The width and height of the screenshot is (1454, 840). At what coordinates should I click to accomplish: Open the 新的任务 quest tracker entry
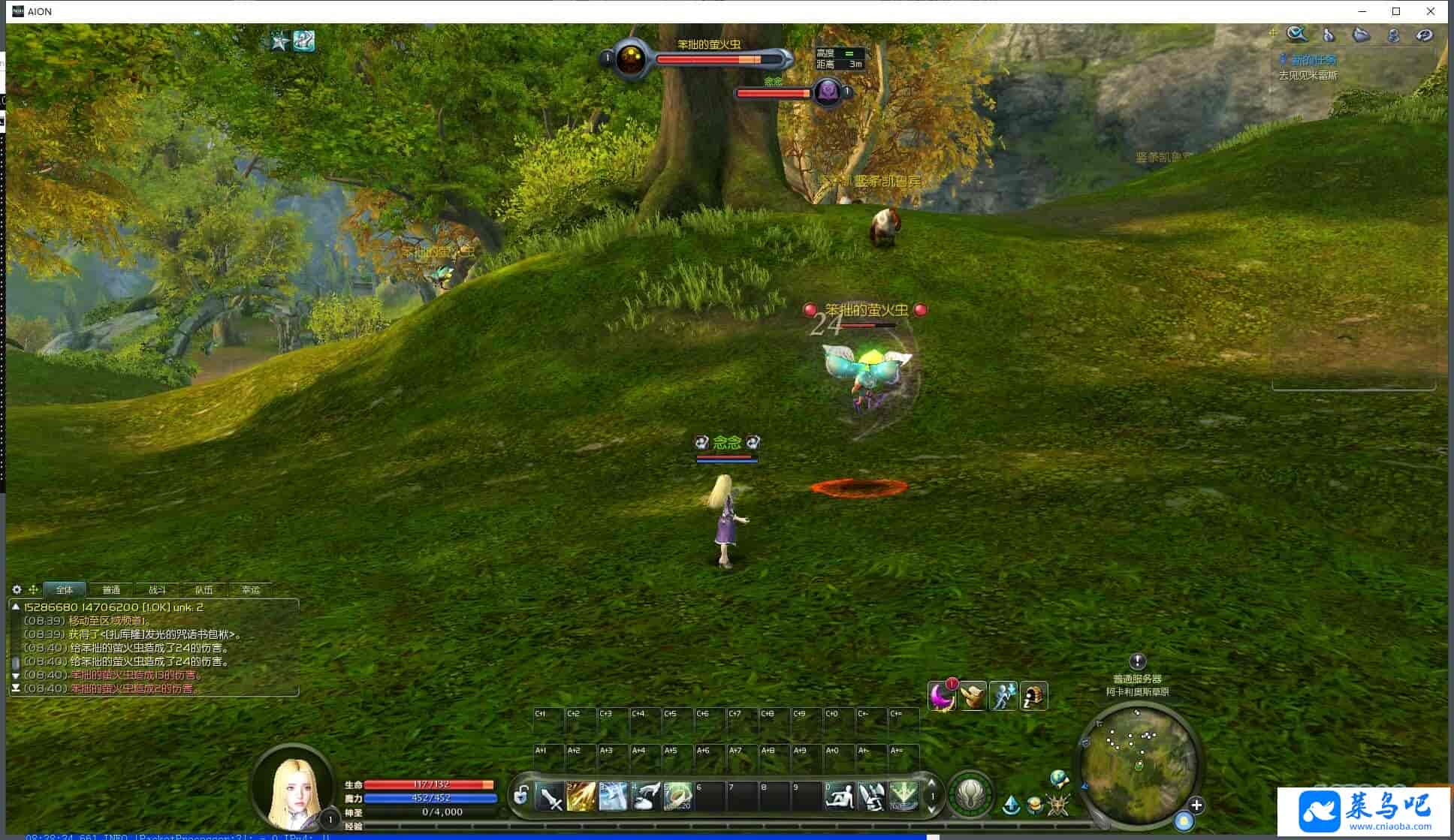(1313, 60)
